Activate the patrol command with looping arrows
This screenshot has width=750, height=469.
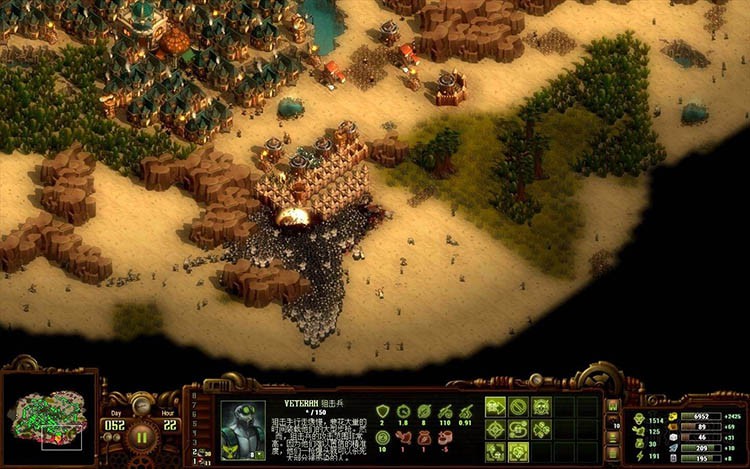coord(518,430)
